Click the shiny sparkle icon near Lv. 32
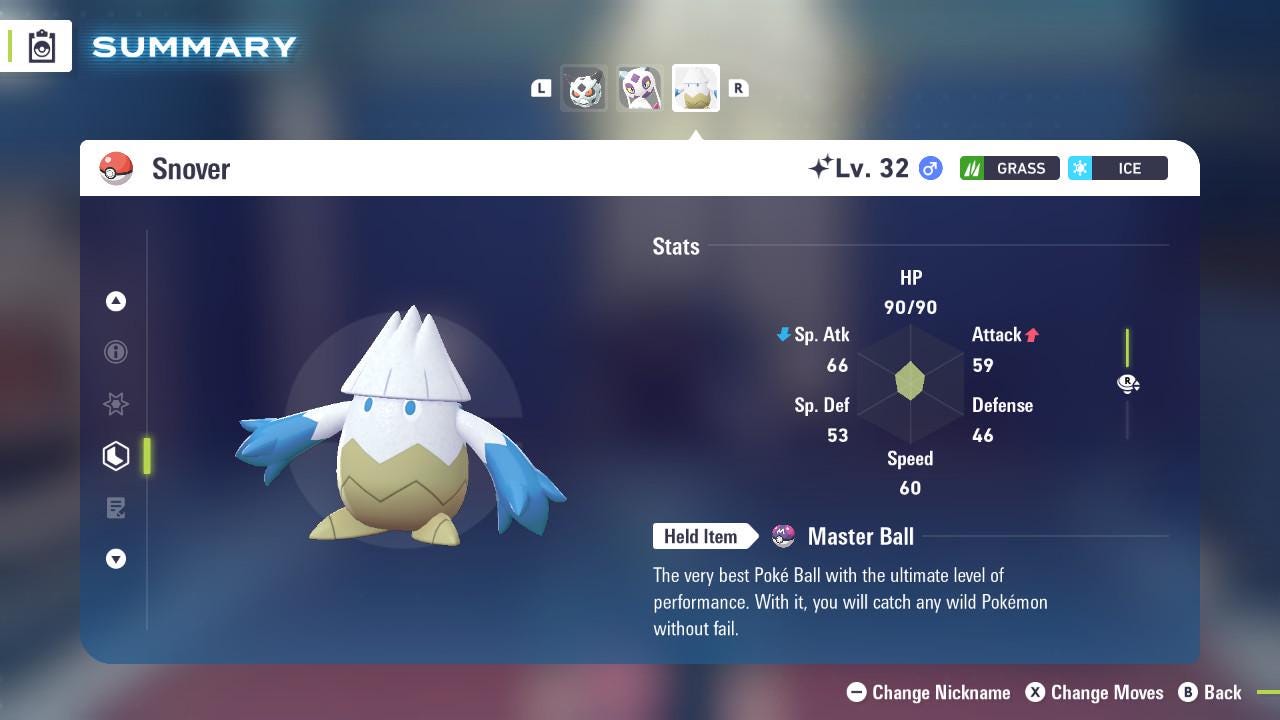The width and height of the screenshot is (1280, 720). (820, 167)
